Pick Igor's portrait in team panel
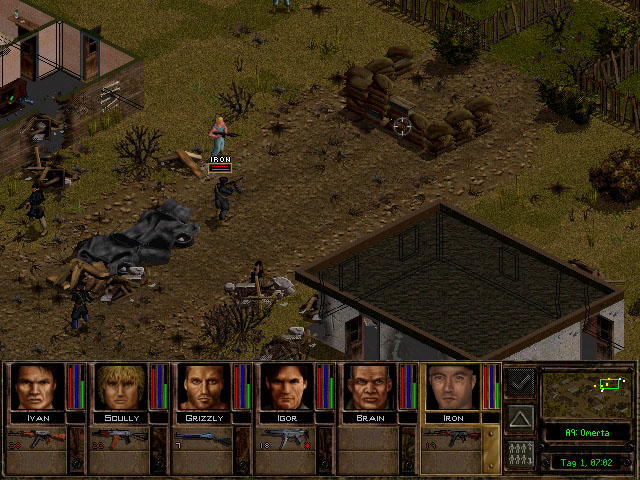Image resolution: width=640 pixels, height=480 pixels. click(287, 387)
